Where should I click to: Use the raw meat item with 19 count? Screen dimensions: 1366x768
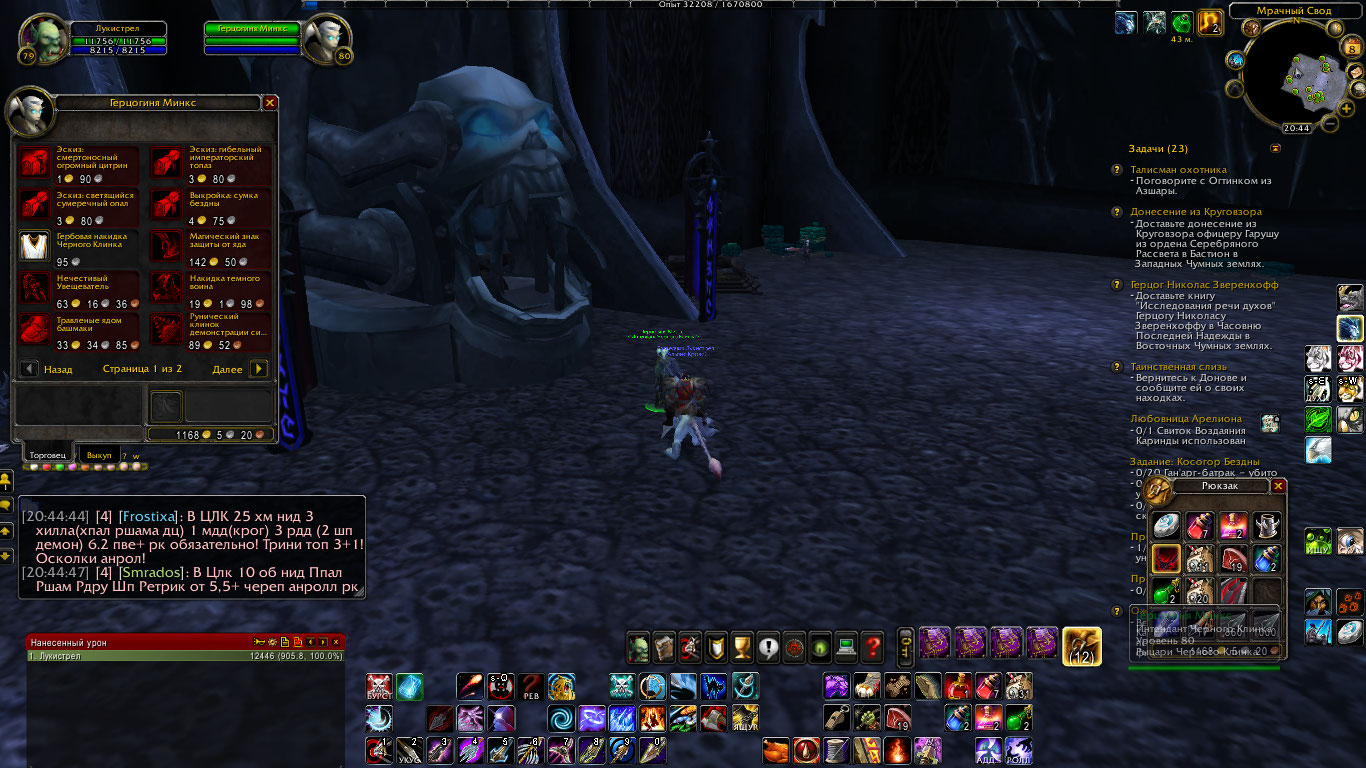pyautogui.click(x=1233, y=558)
